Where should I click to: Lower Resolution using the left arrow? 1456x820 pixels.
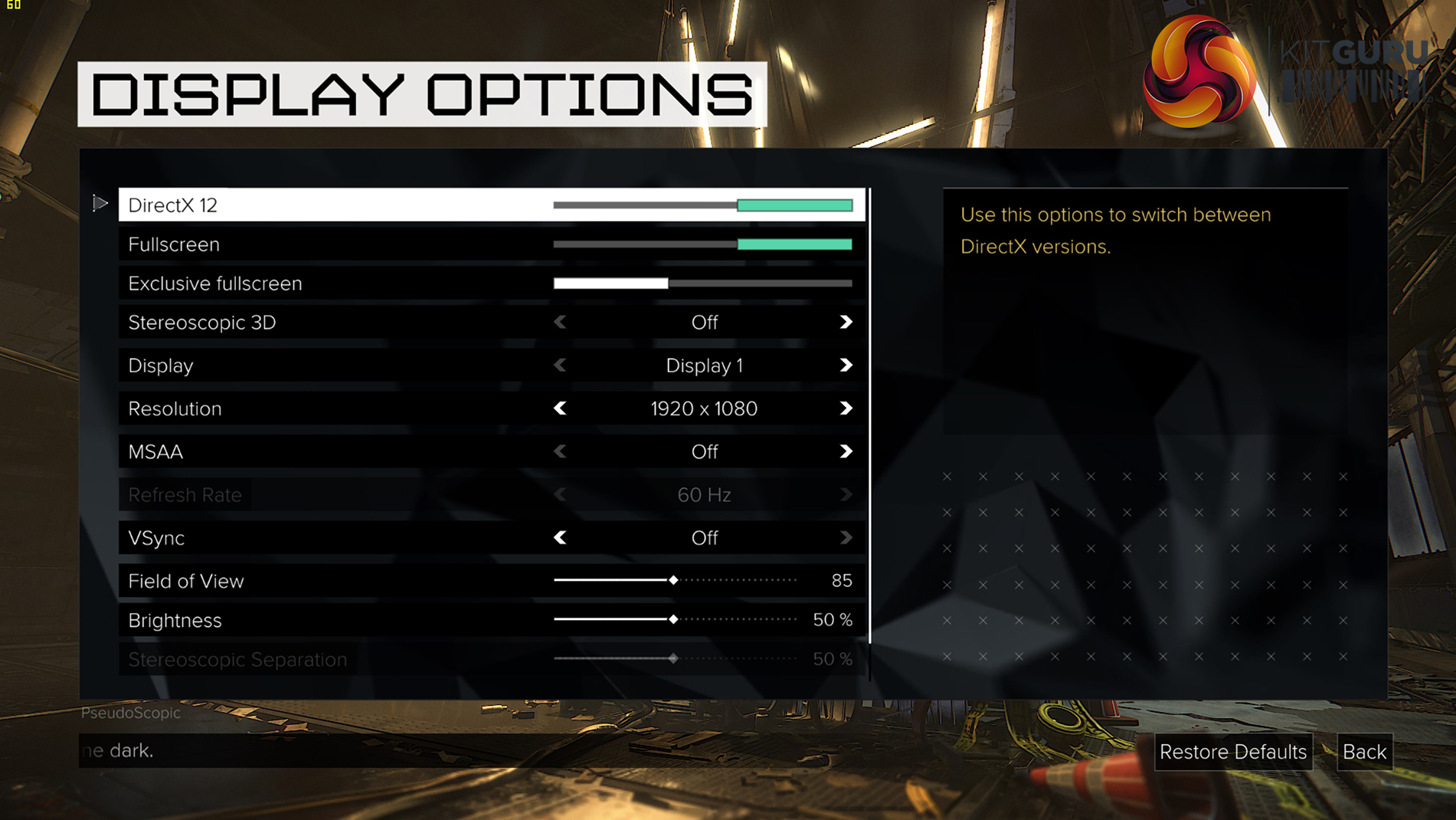(x=560, y=408)
